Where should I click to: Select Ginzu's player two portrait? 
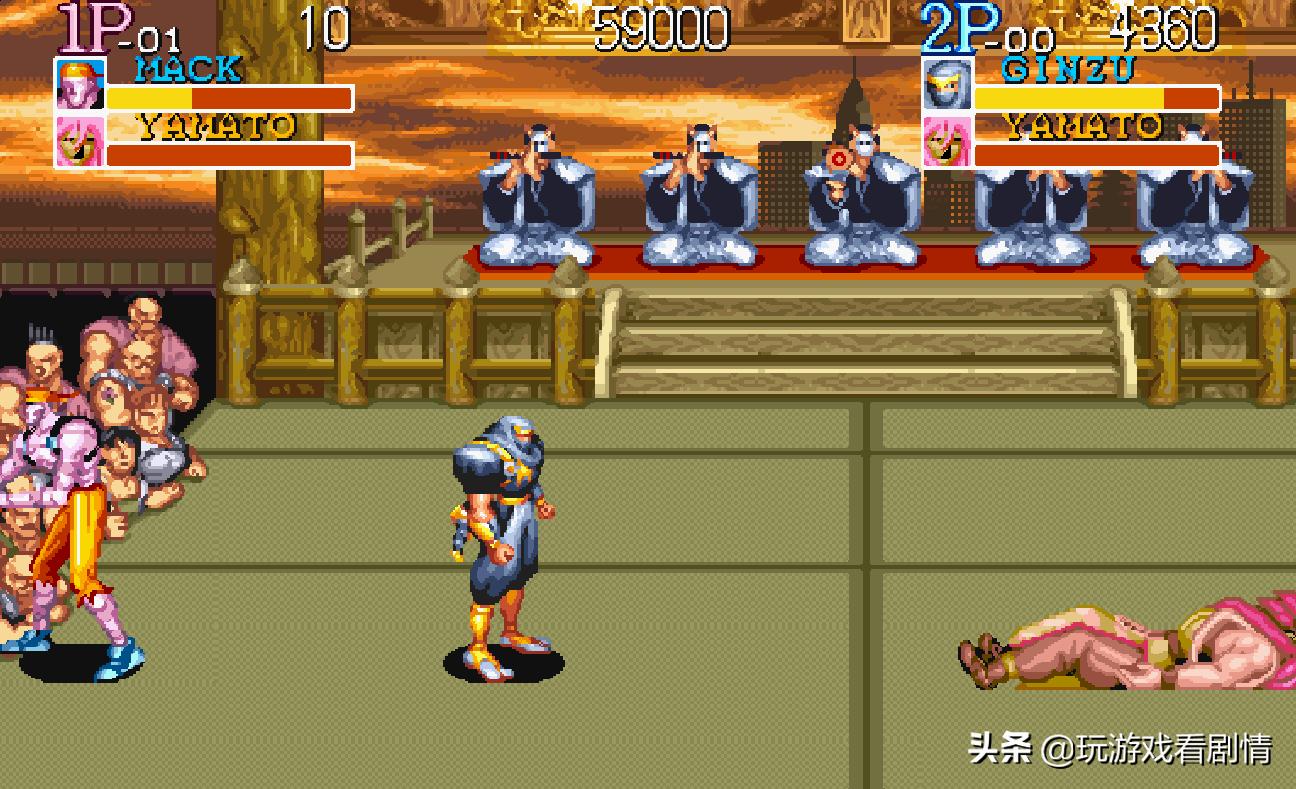click(x=946, y=86)
